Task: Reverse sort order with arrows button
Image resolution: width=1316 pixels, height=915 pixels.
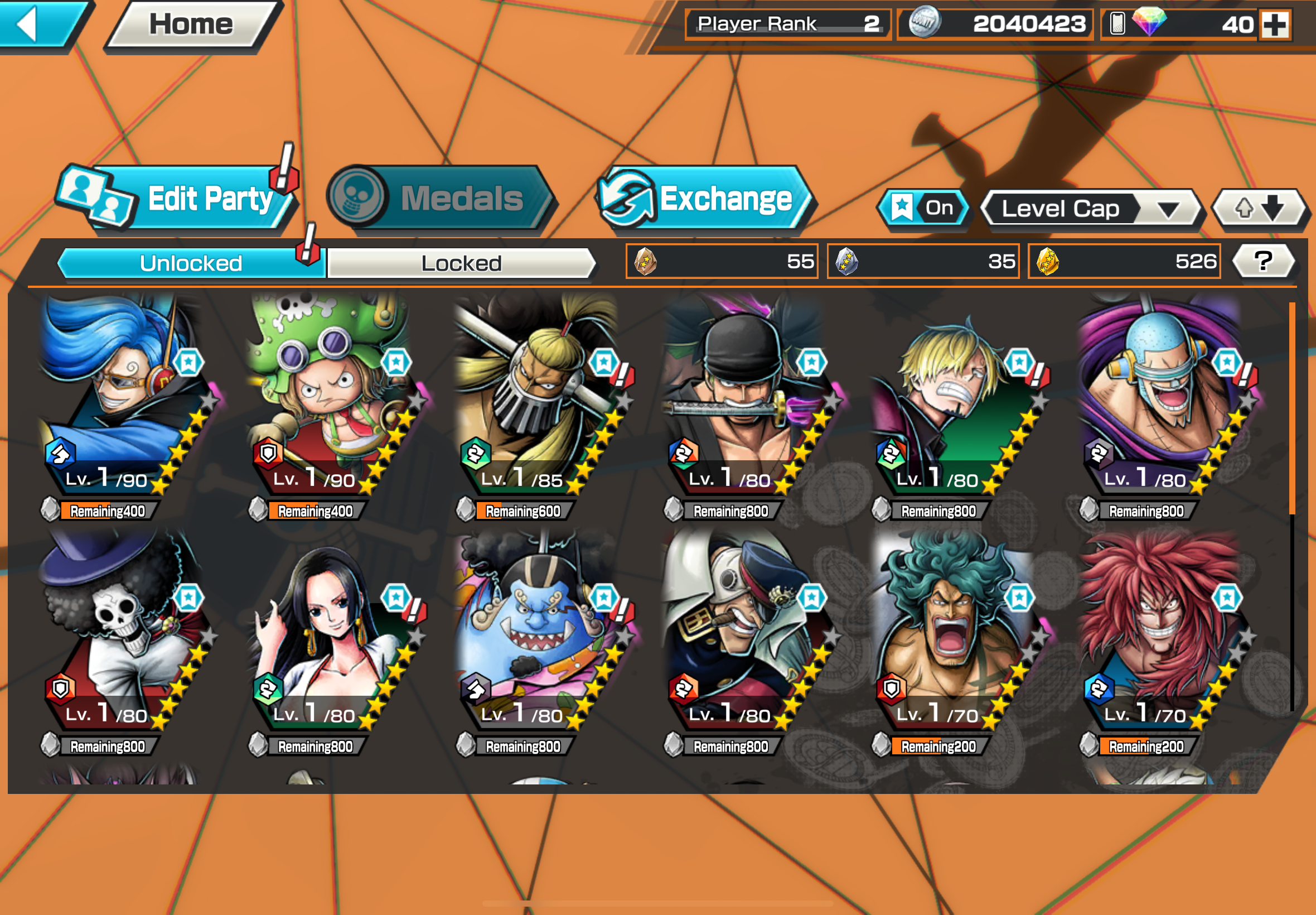Action: pos(1259,208)
